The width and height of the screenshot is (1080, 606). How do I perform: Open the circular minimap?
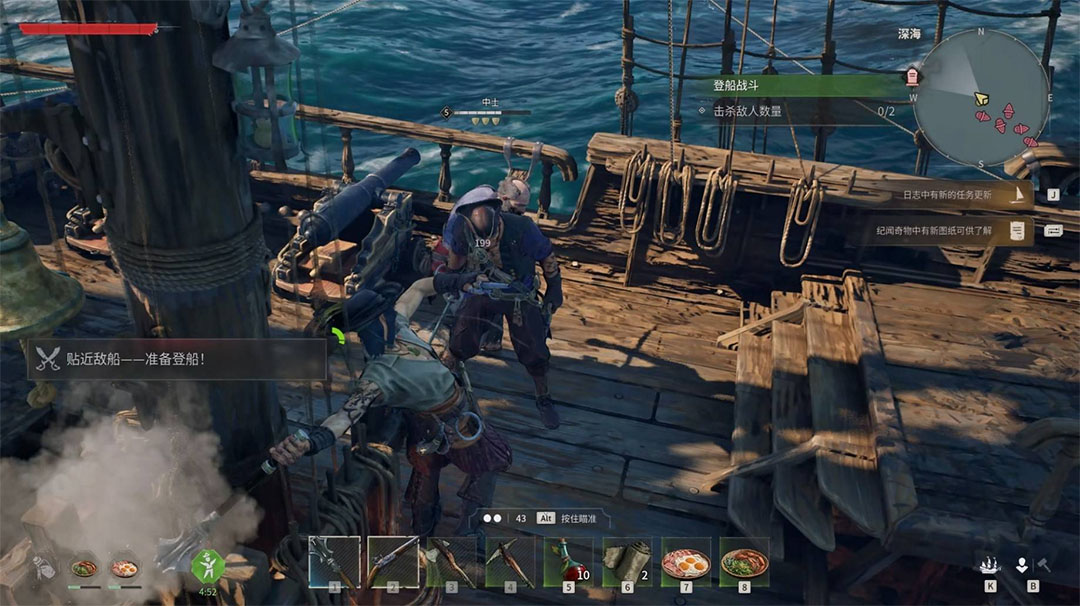coord(981,97)
